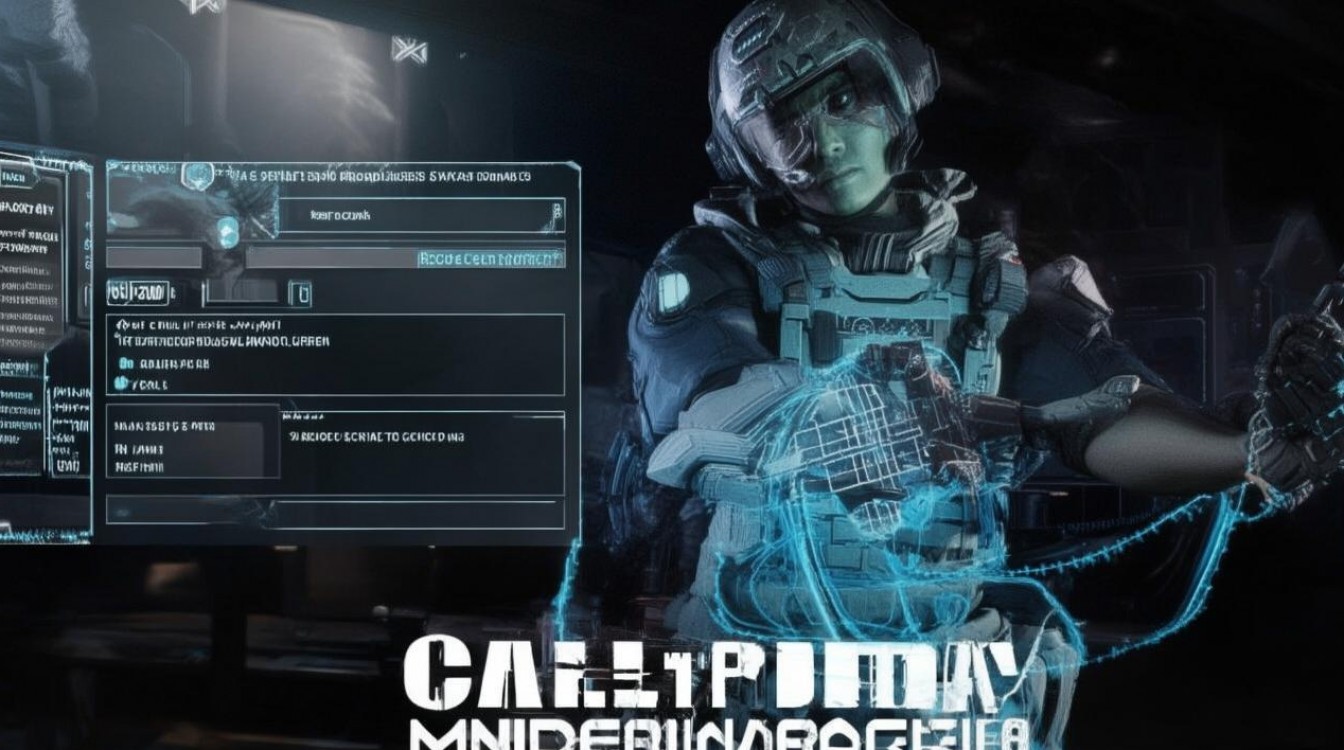Screen dimensions: 1344x750
Task: Select the outlined text field under the panel title
Action: [420, 215]
